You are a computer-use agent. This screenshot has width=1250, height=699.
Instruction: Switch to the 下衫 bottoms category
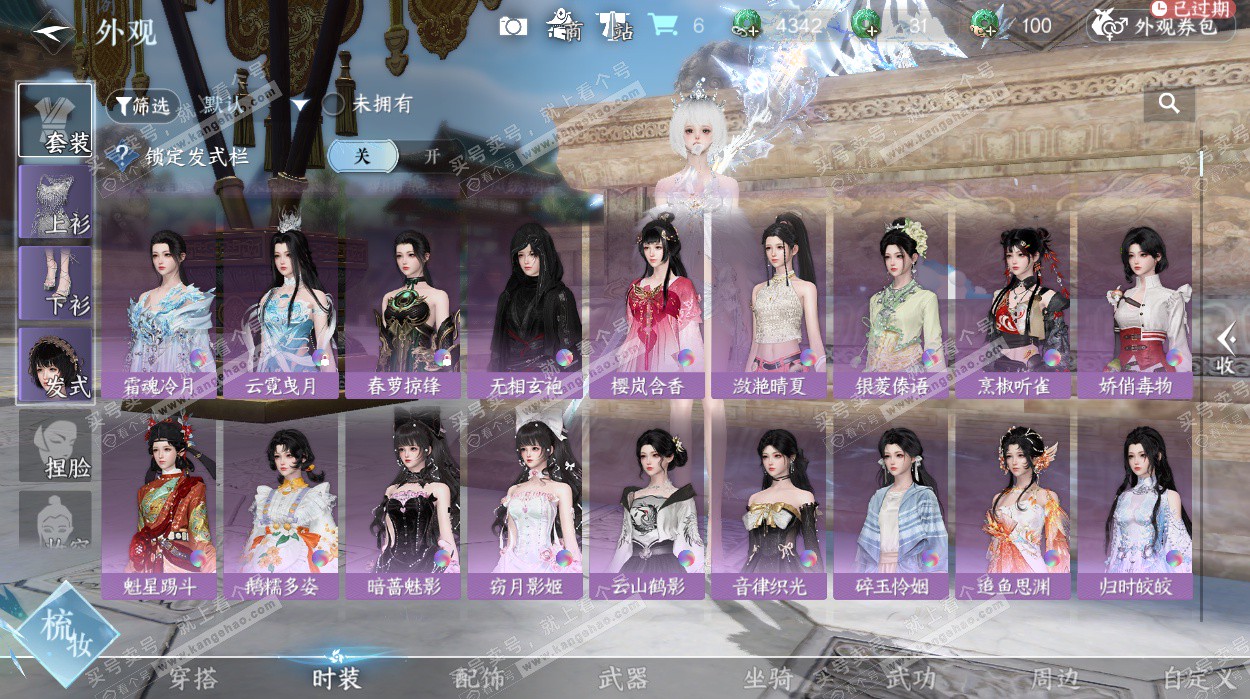coord(56,282)
